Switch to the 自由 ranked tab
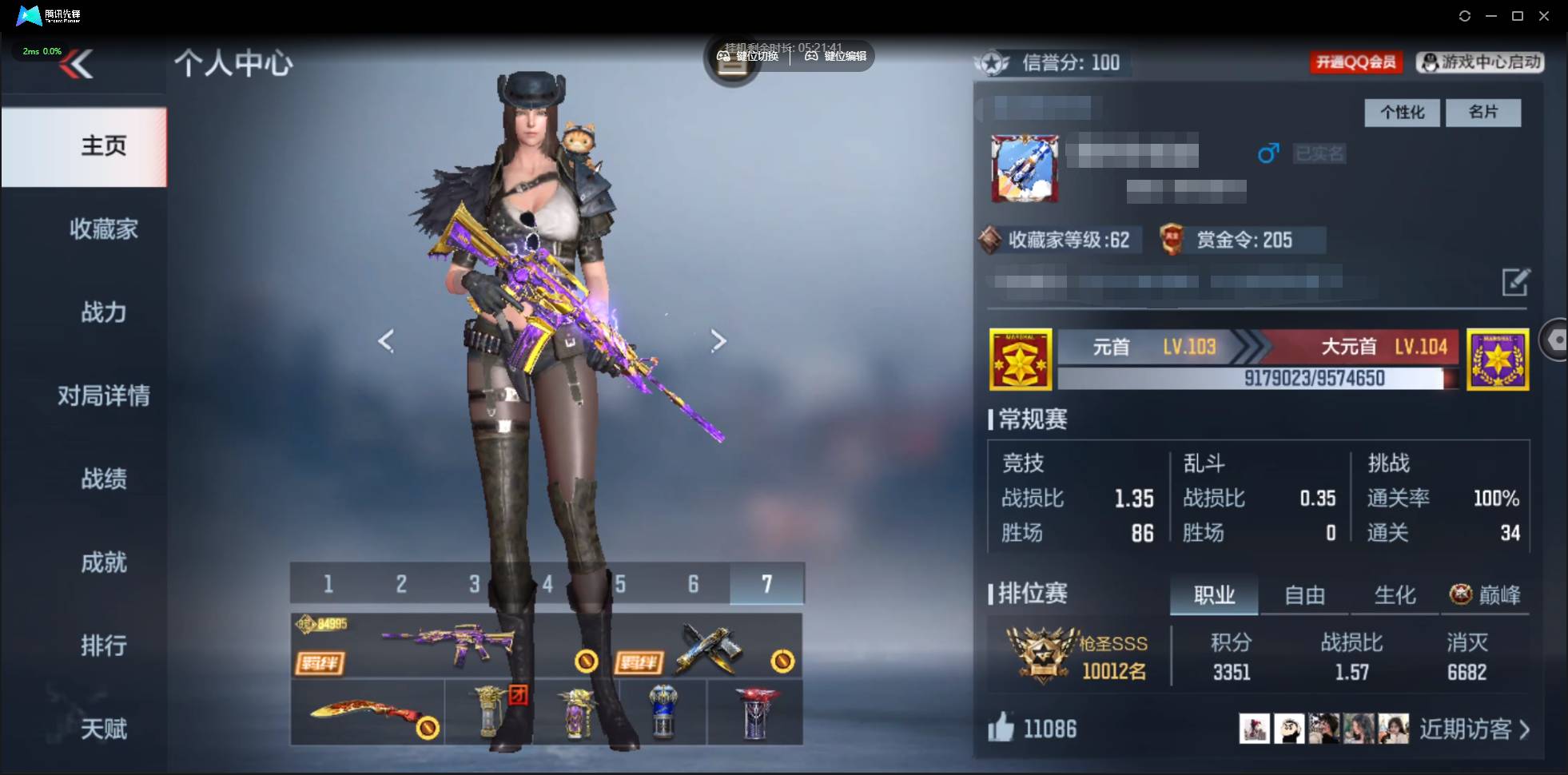 pyautogui.click(x=1306, y=594)
